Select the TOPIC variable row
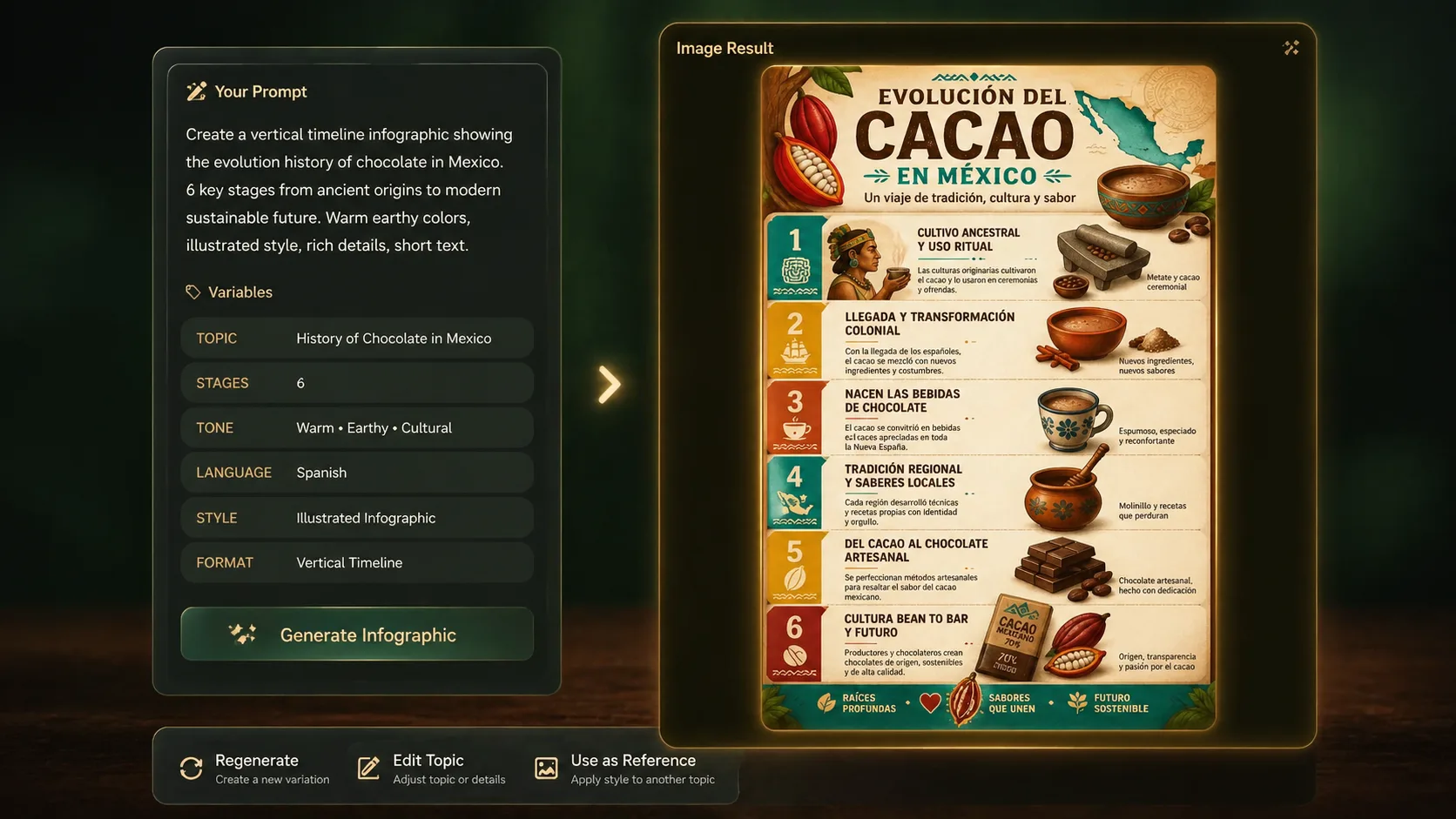1456x819 pixels. (x=357, y=339)
